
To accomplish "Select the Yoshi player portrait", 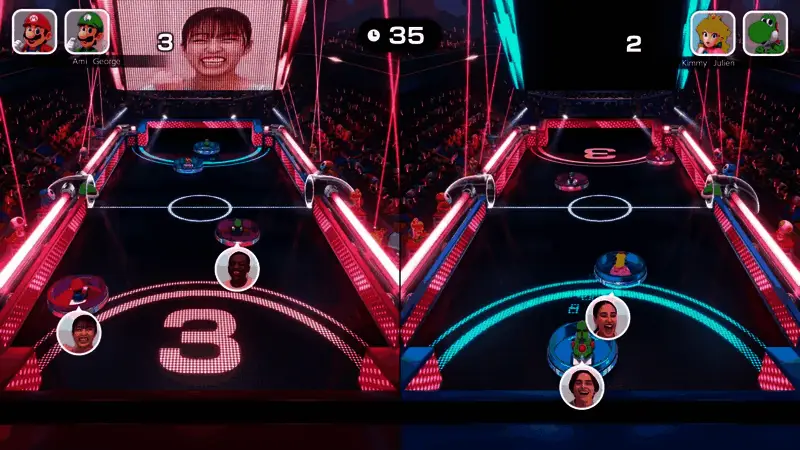I will coord(765,32).
